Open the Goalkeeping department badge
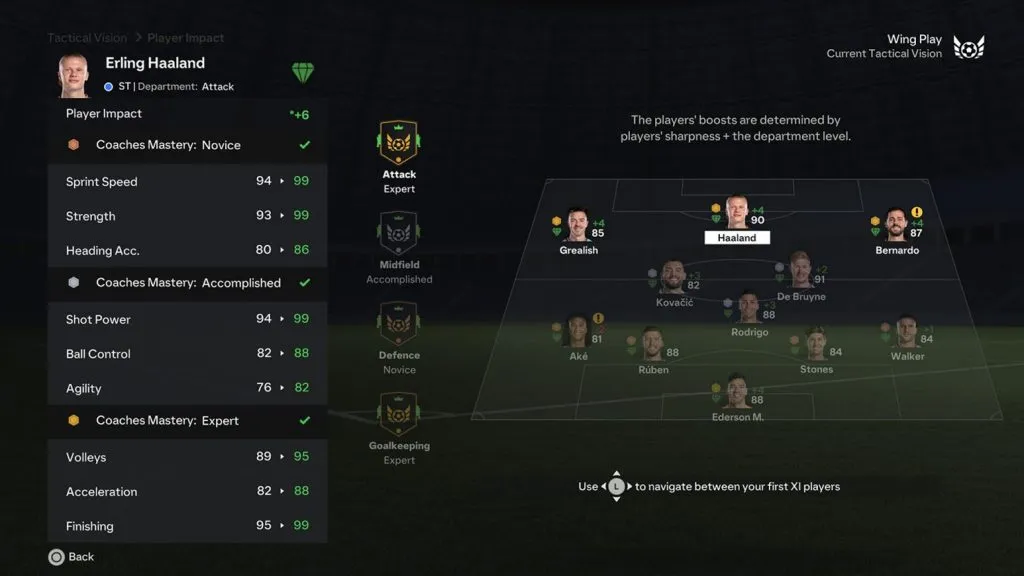The width and height of the screenshot is (1024, 576). [399, 416]
